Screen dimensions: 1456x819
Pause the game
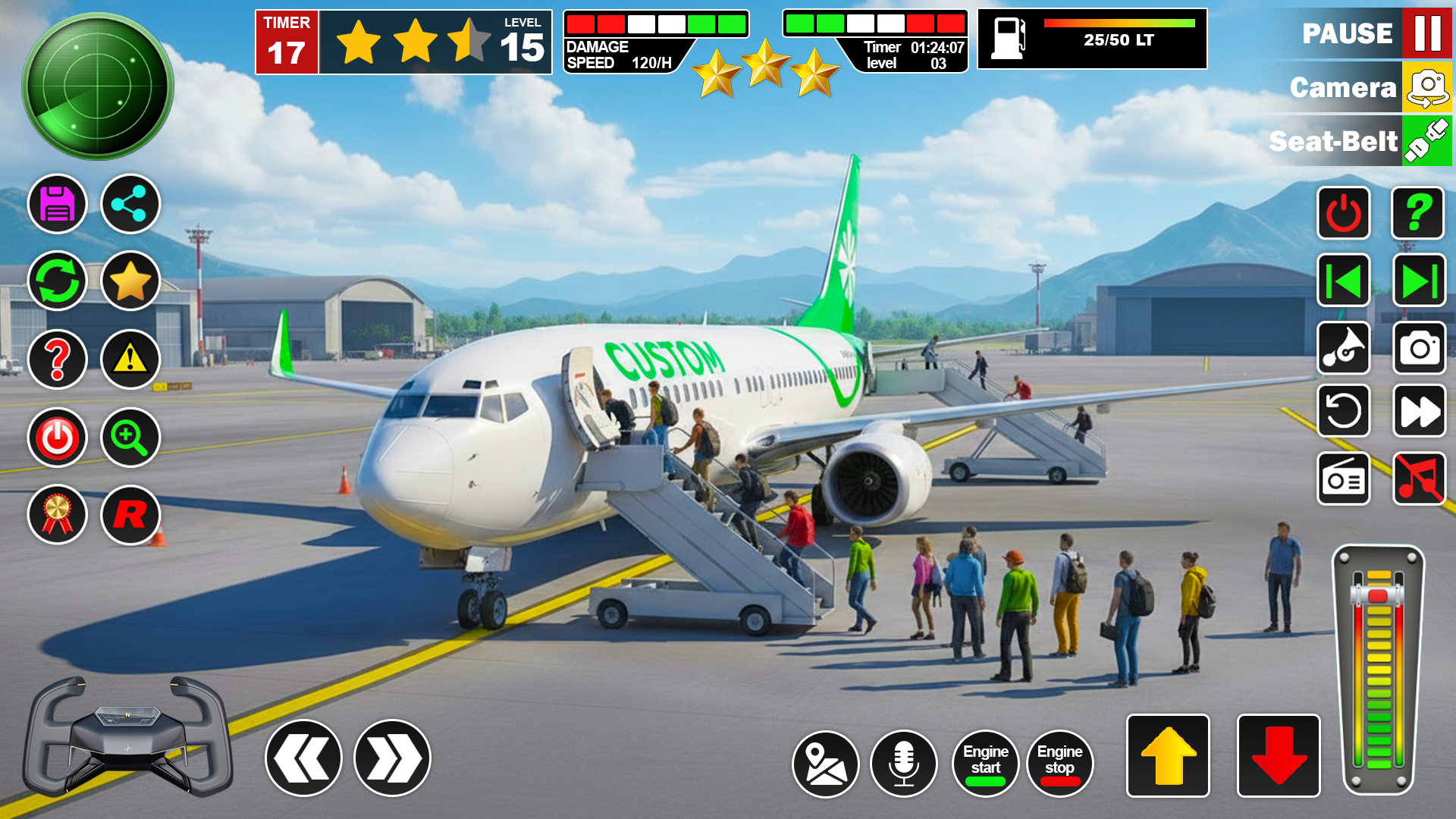click(x=1427, y=33)
